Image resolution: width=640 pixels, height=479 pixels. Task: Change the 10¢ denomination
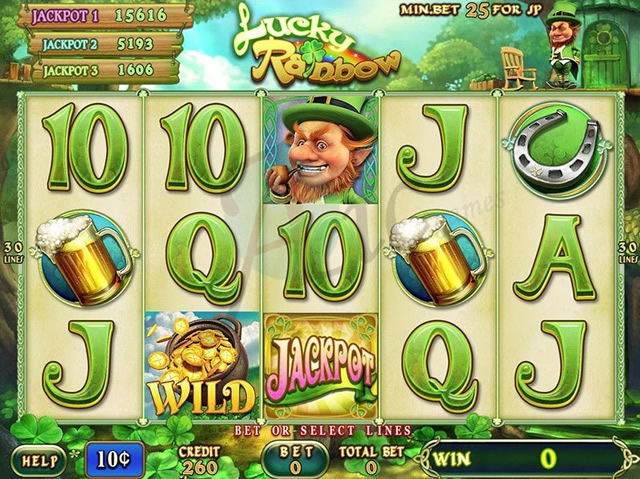pyautogui.click(x=115, y=459)
